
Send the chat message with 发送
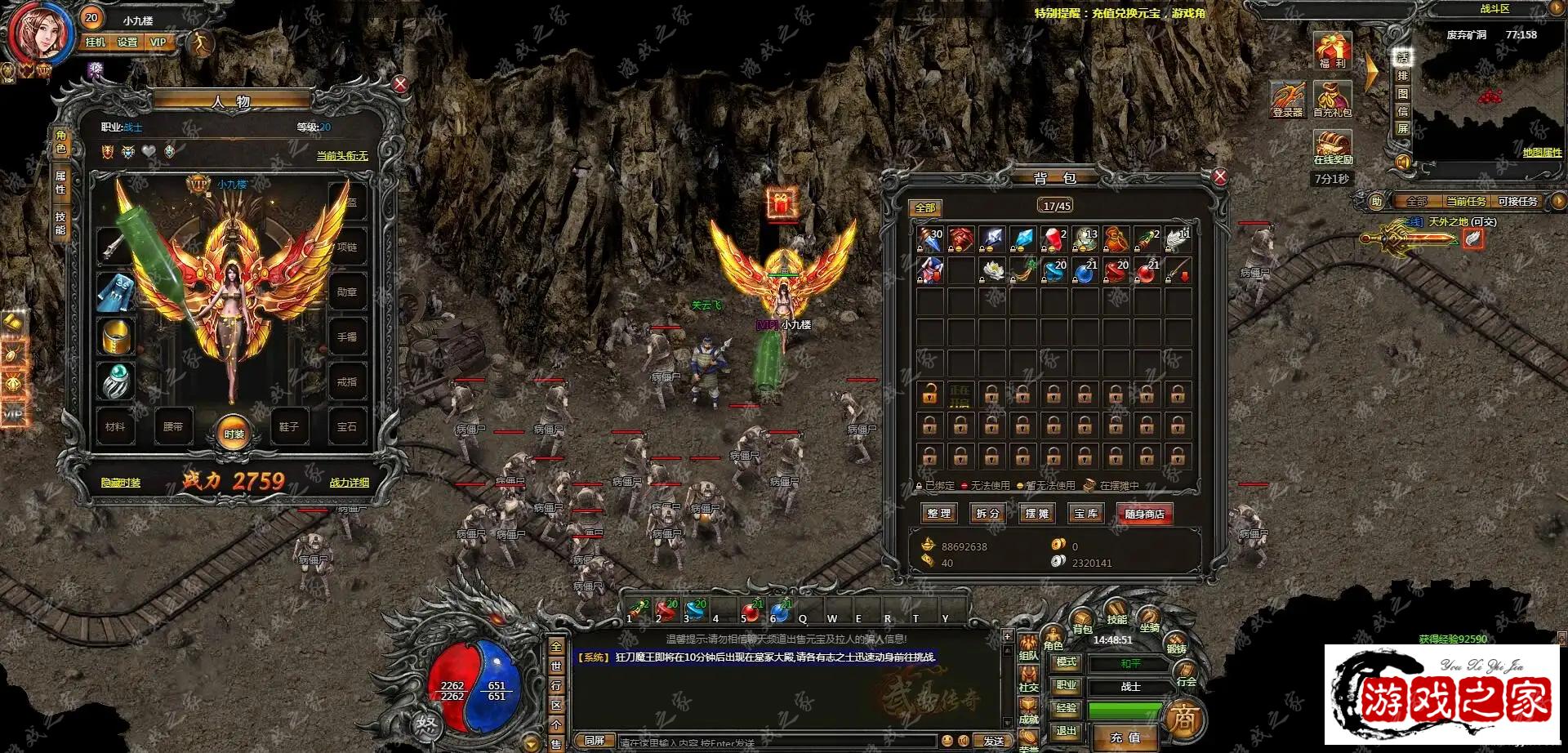click(994, 741)
